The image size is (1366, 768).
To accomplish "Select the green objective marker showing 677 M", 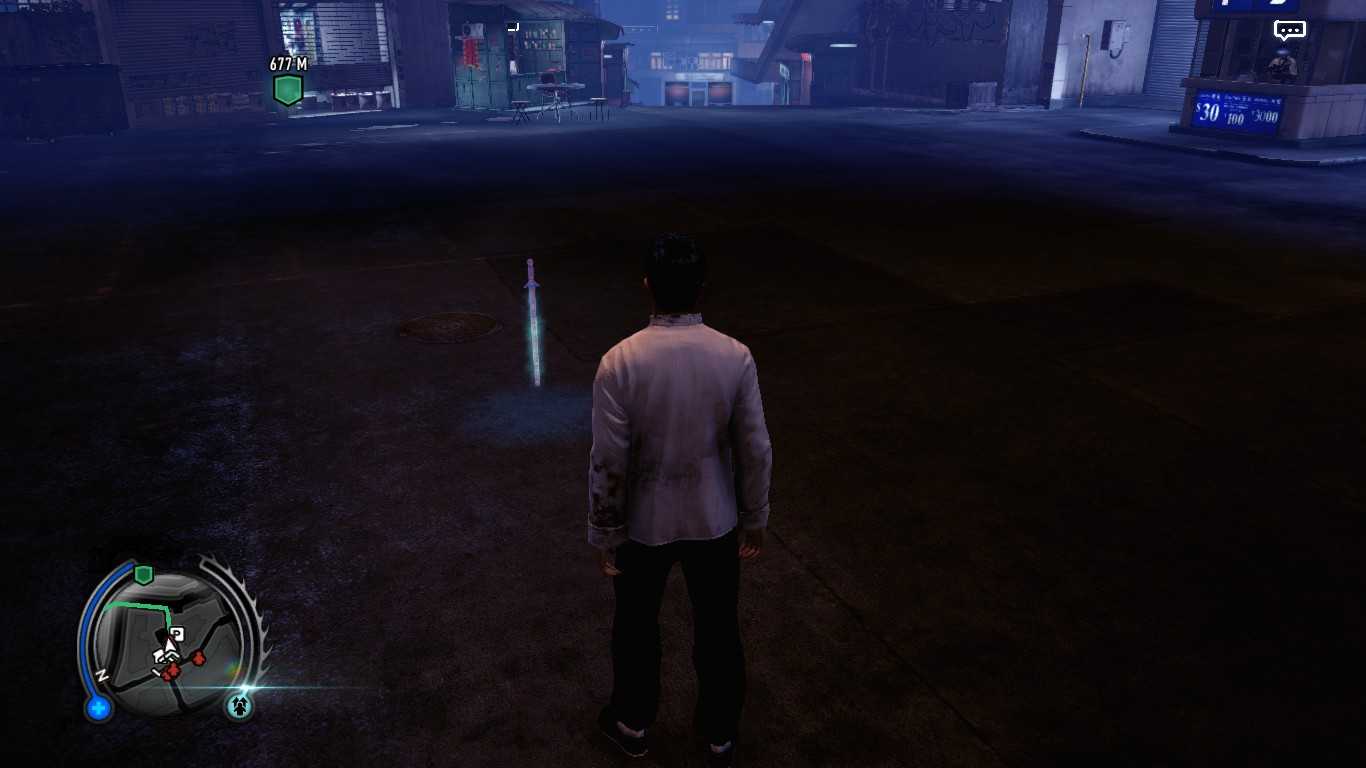I will pos(288,89).
